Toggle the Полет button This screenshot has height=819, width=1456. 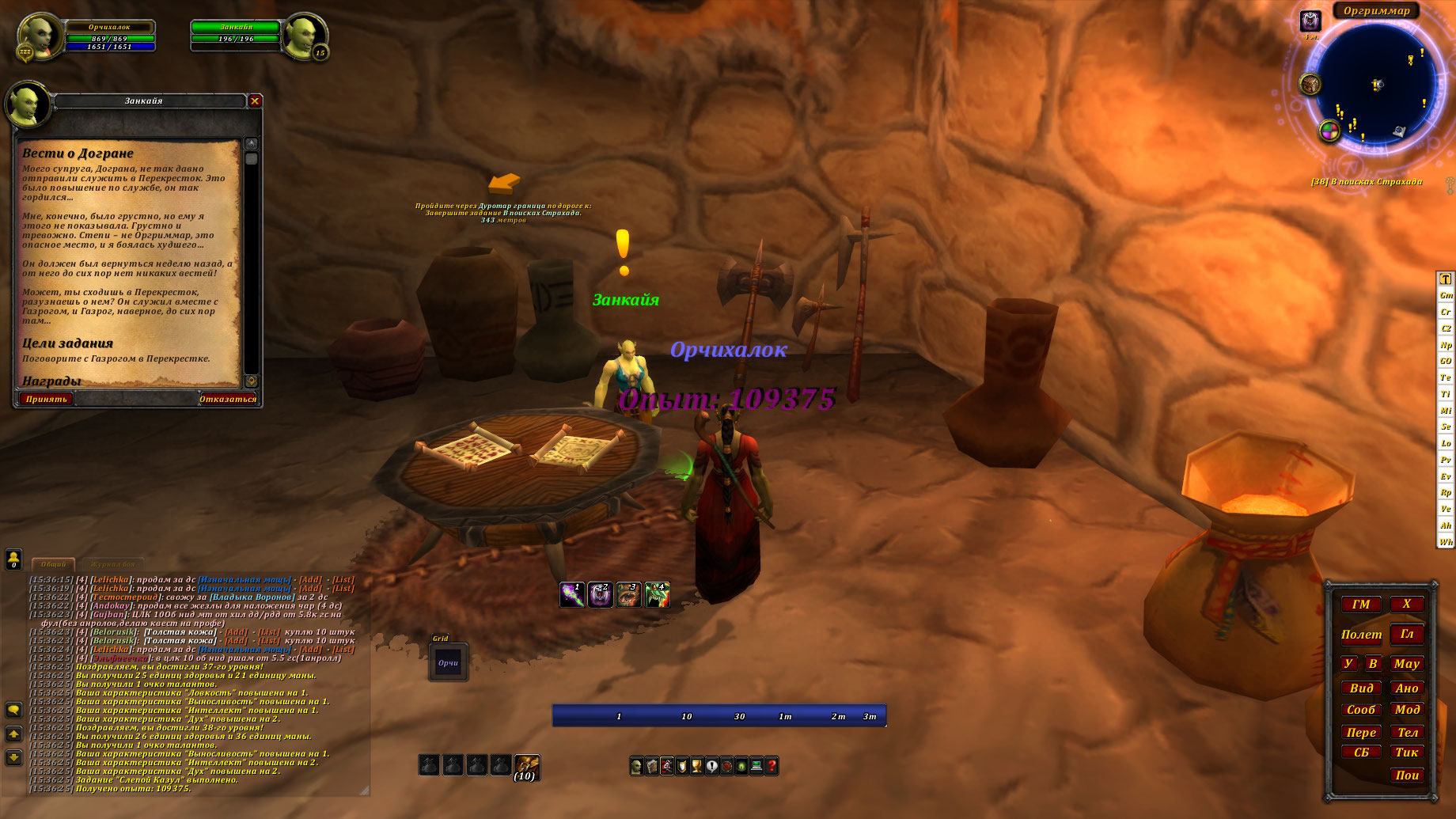tap(1361, 635)
